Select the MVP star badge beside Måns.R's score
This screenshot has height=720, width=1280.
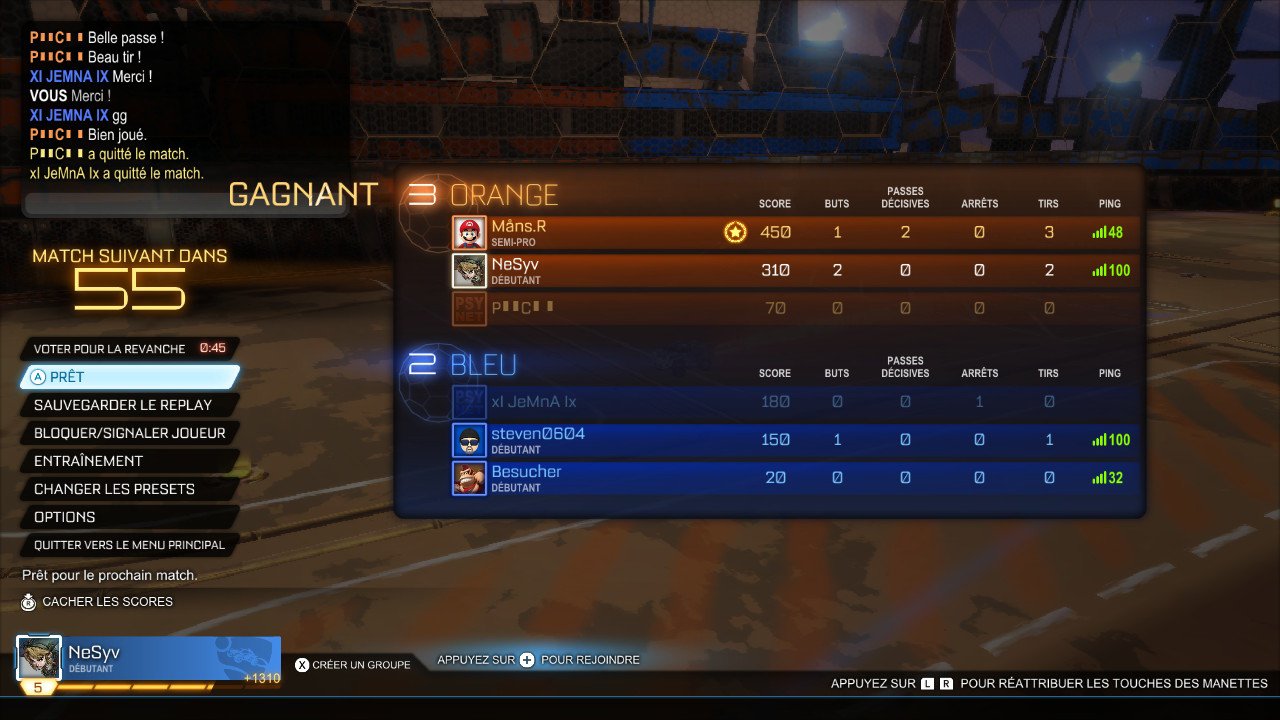tap(735, 231)
